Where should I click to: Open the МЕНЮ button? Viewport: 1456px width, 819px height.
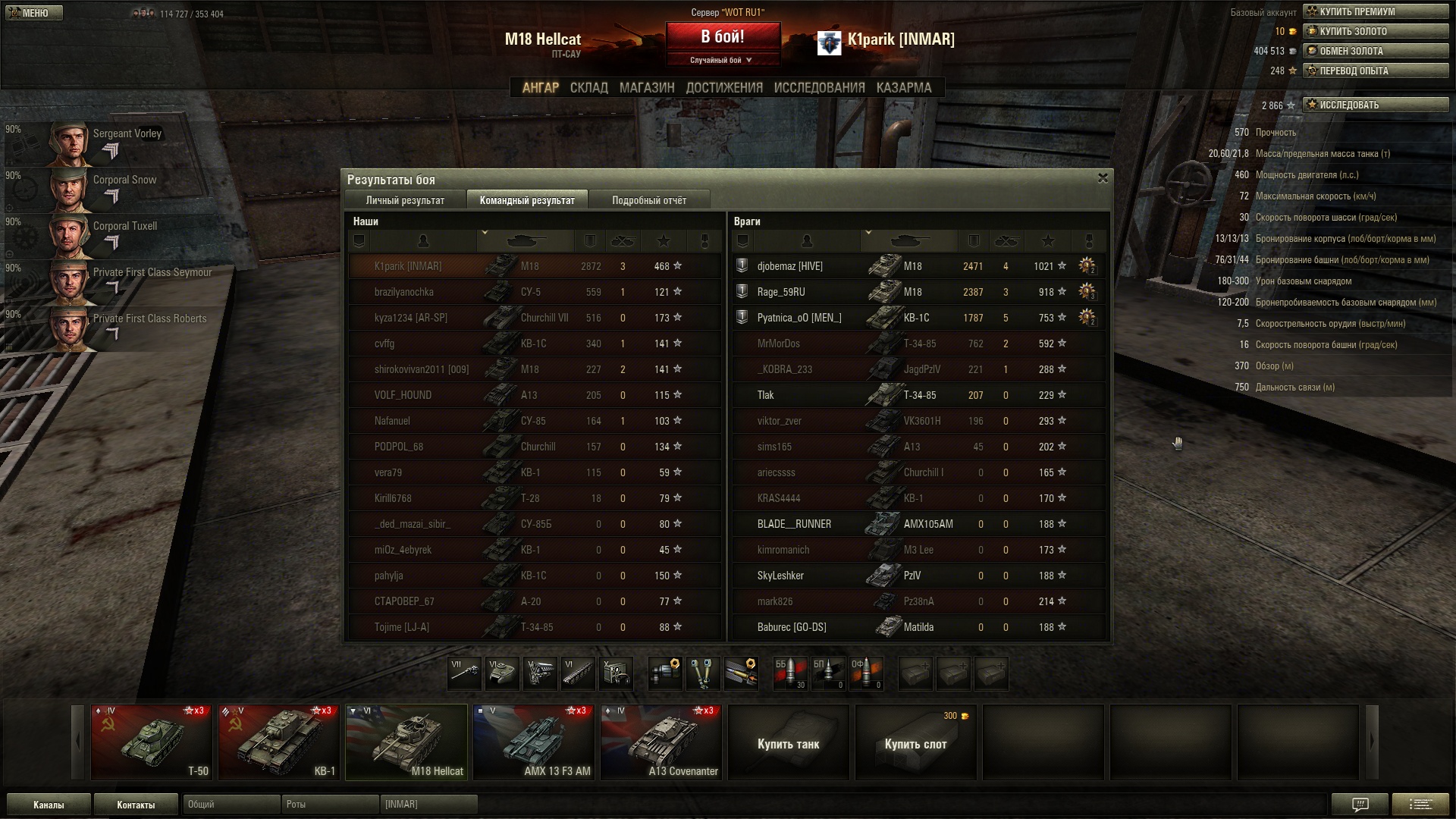(x=34, y=13)
